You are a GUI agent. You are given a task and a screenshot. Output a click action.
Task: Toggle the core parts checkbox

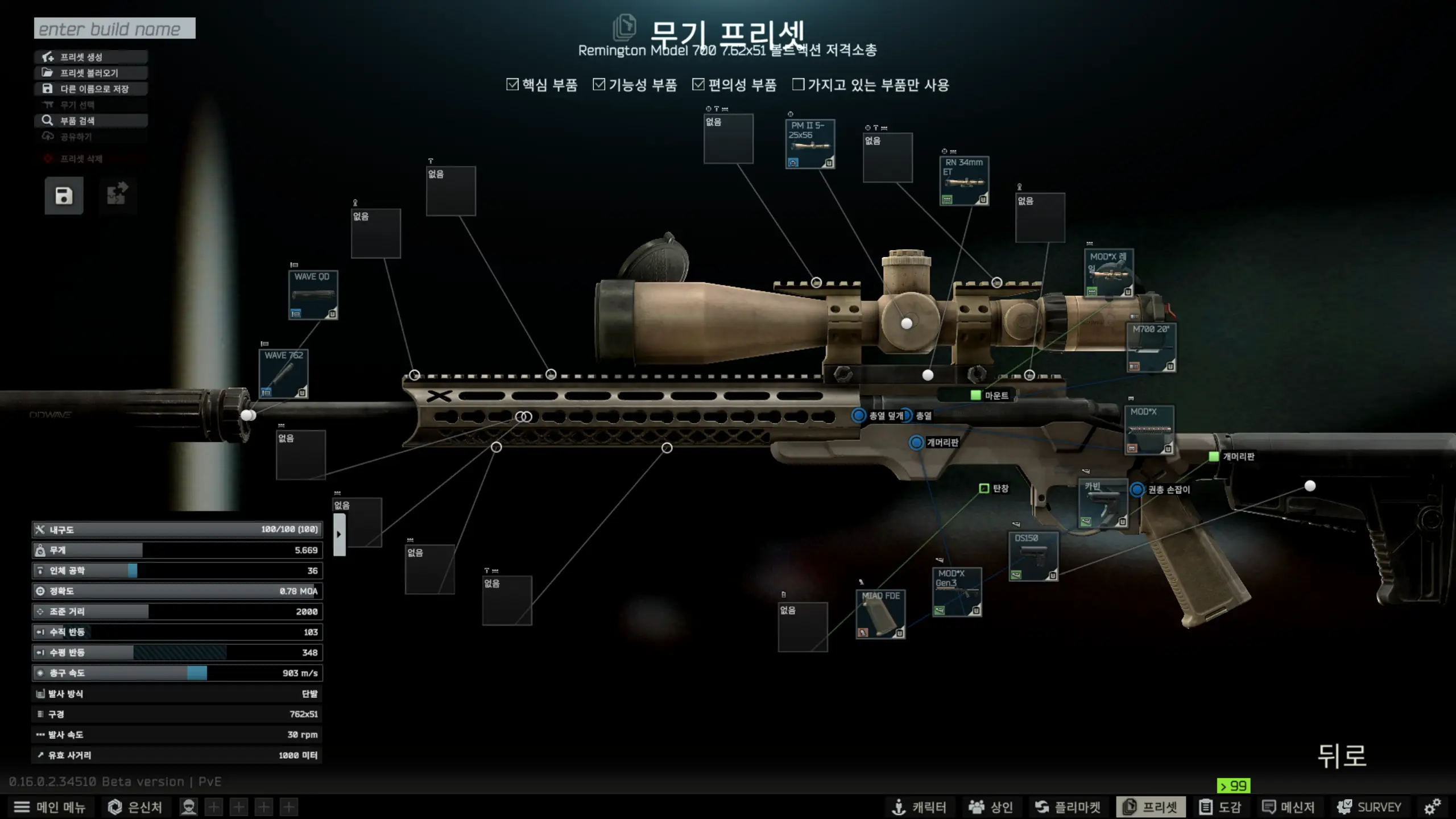(512, 85)
